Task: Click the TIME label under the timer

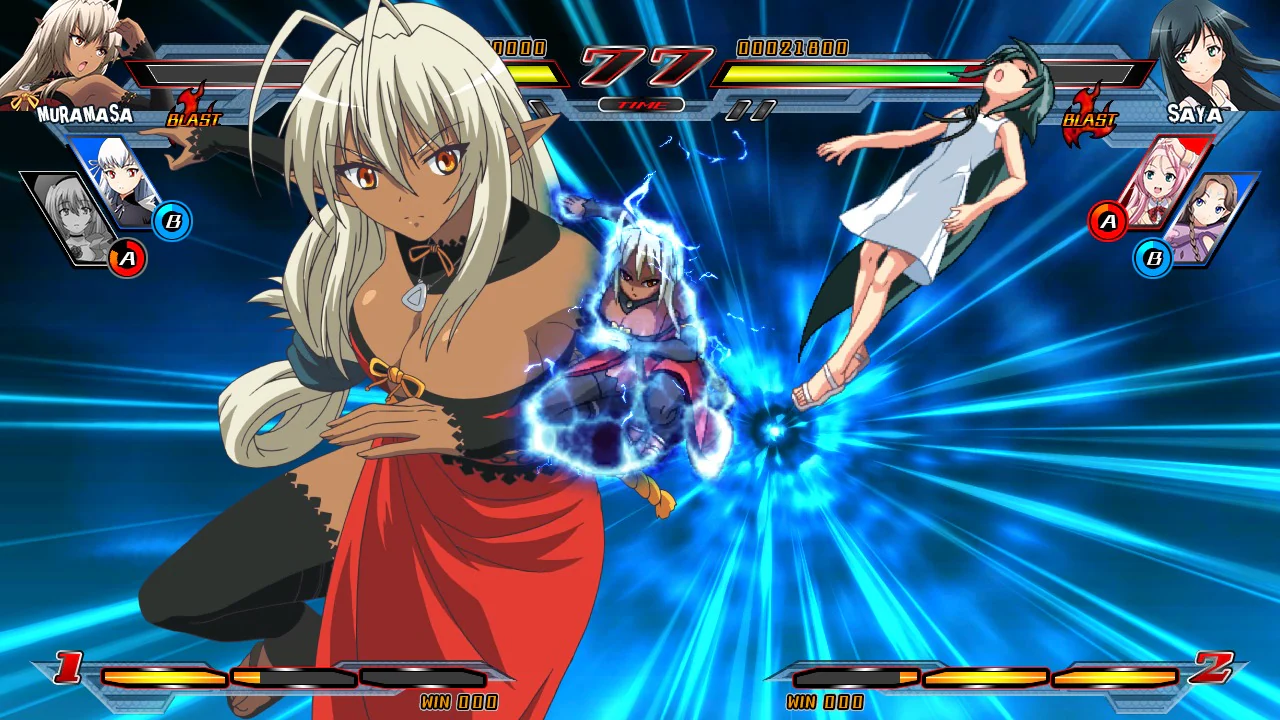Action: [x=642, y=102]
